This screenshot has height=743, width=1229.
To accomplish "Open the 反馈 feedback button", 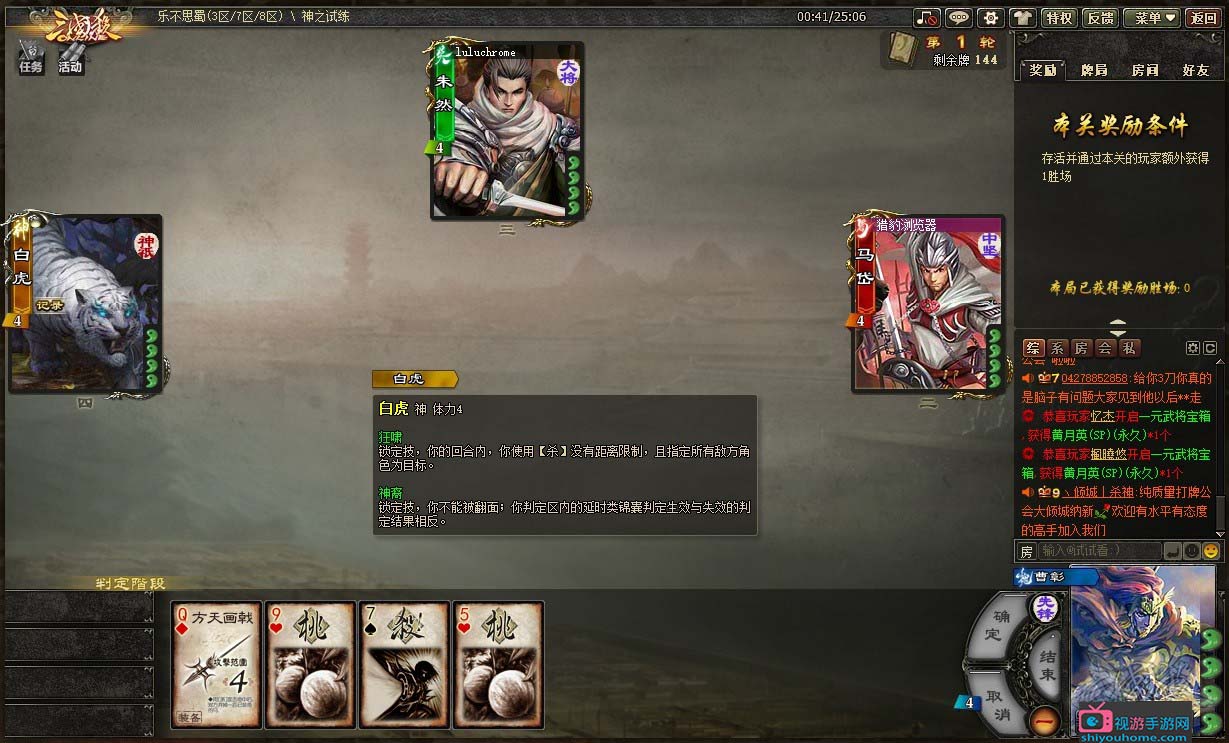I will click(1100, 18).
